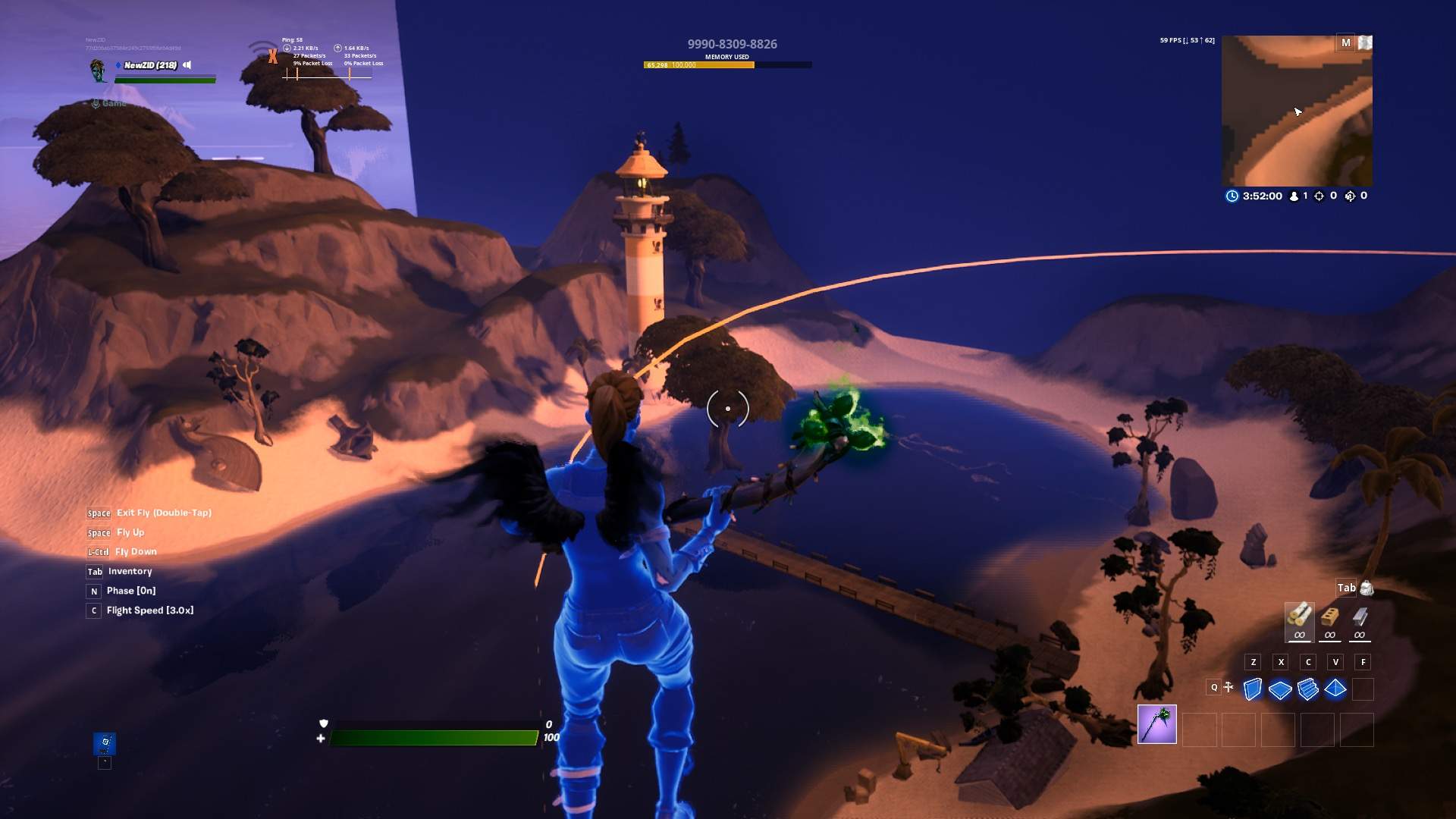Open the backpack inventory icon
This screenshot has height=819, width=1456.
(x=1367, y=588)
